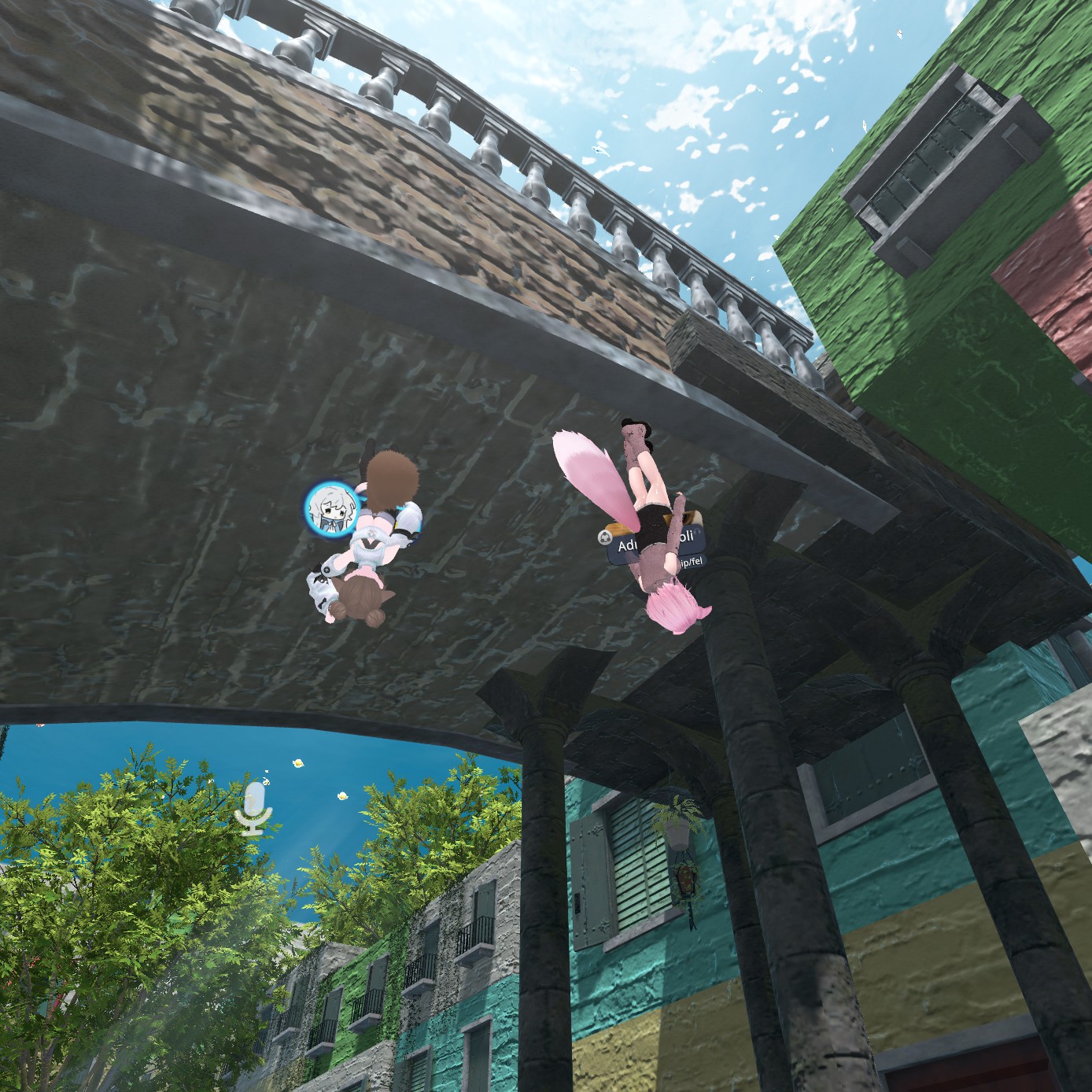Toggle the microphone mute icon

point(253,806)
